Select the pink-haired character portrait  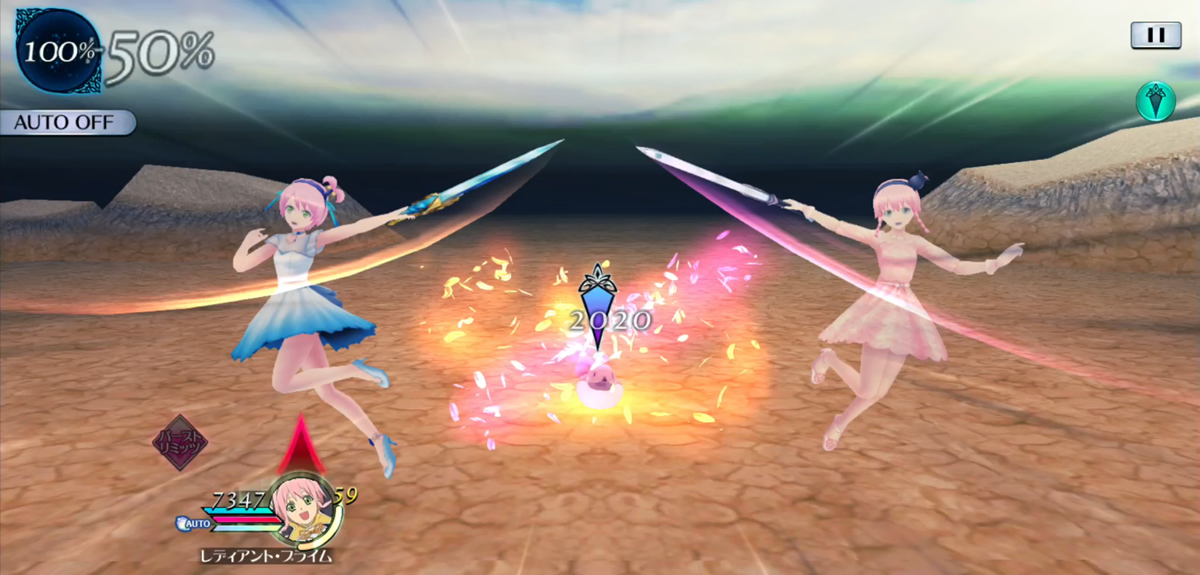pos(299,505)
